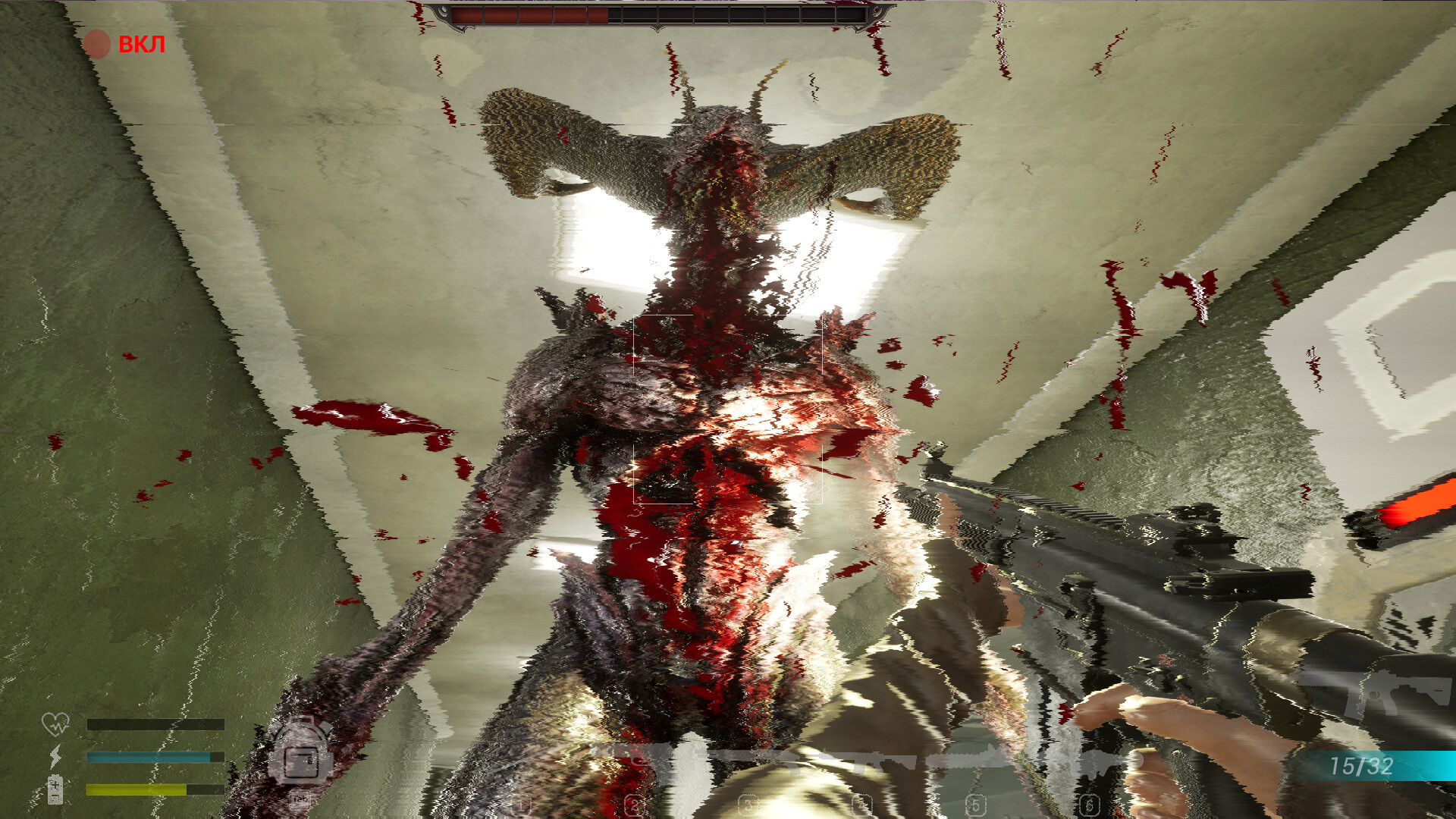
Task: Click the red recording dot indicator
Action: [97, 42]
